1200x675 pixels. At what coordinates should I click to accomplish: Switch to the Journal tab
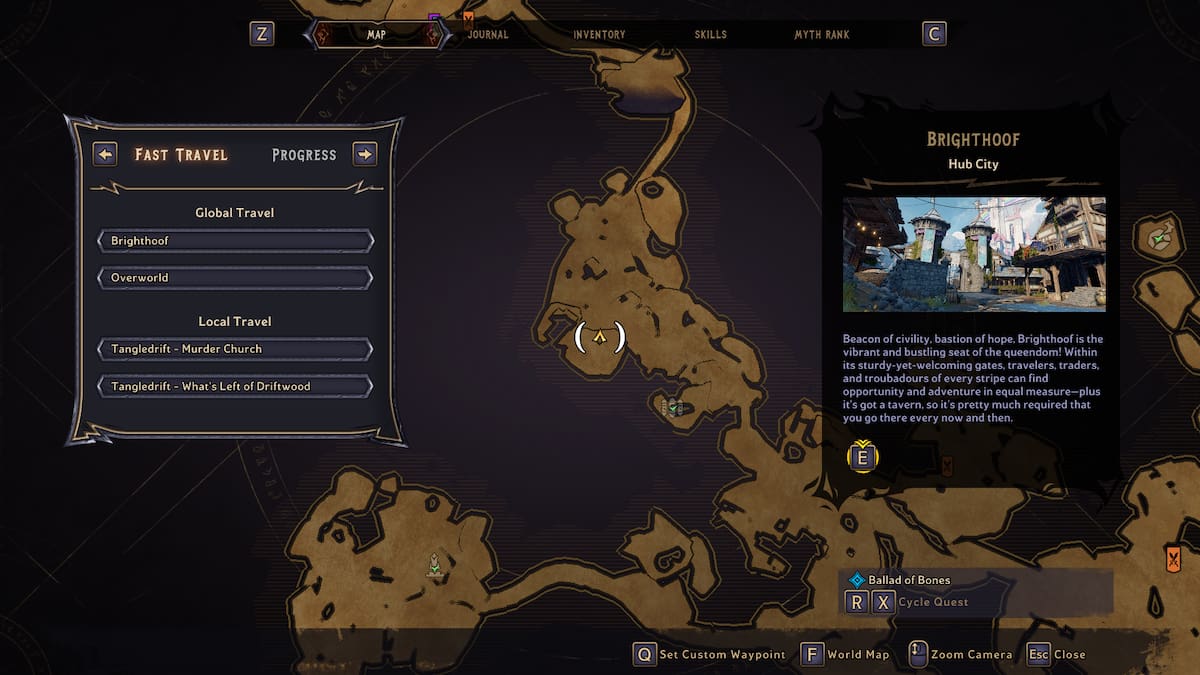pos(488,34)
